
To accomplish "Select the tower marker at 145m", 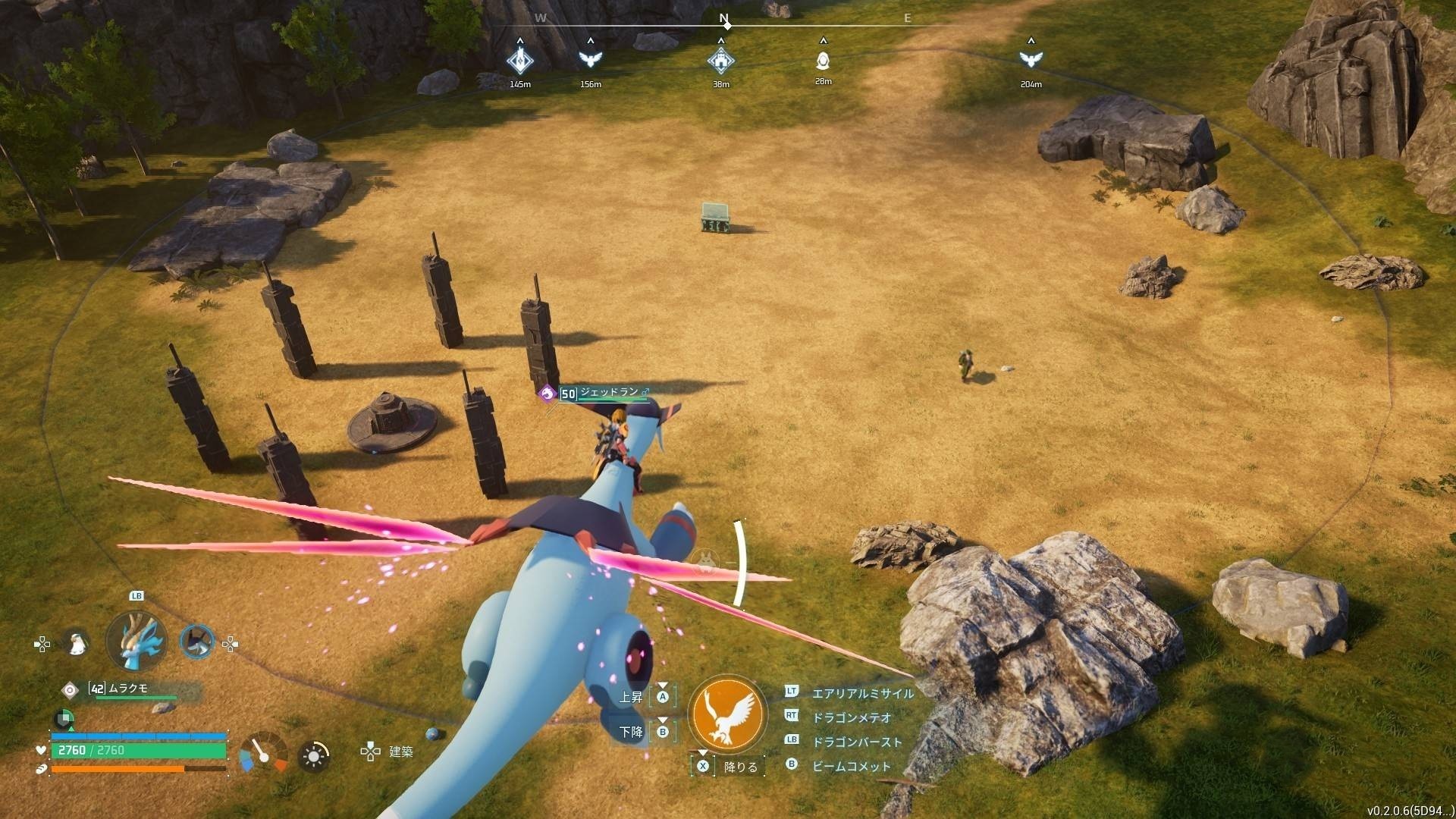I will pyautogui.click(x=519, y=60).
